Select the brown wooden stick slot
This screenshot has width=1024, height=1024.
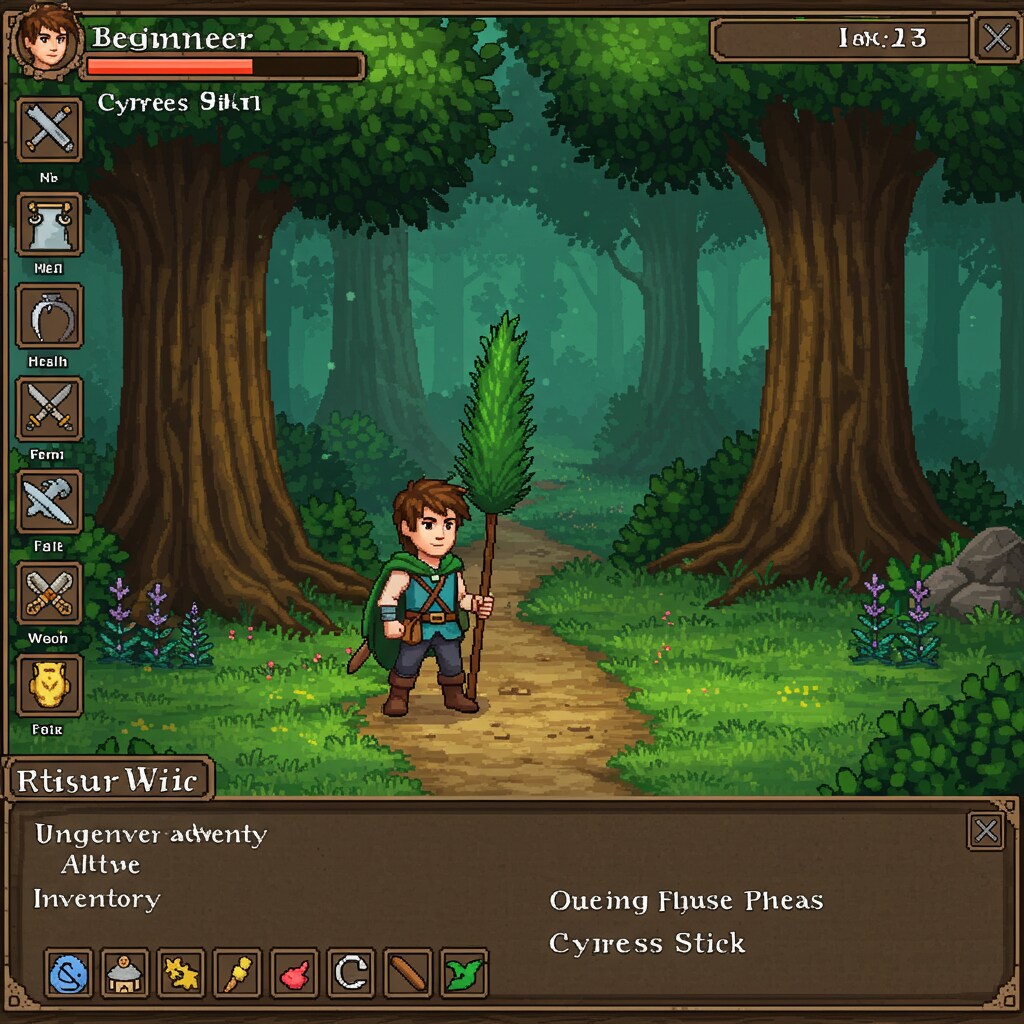(x=407, y=973)
